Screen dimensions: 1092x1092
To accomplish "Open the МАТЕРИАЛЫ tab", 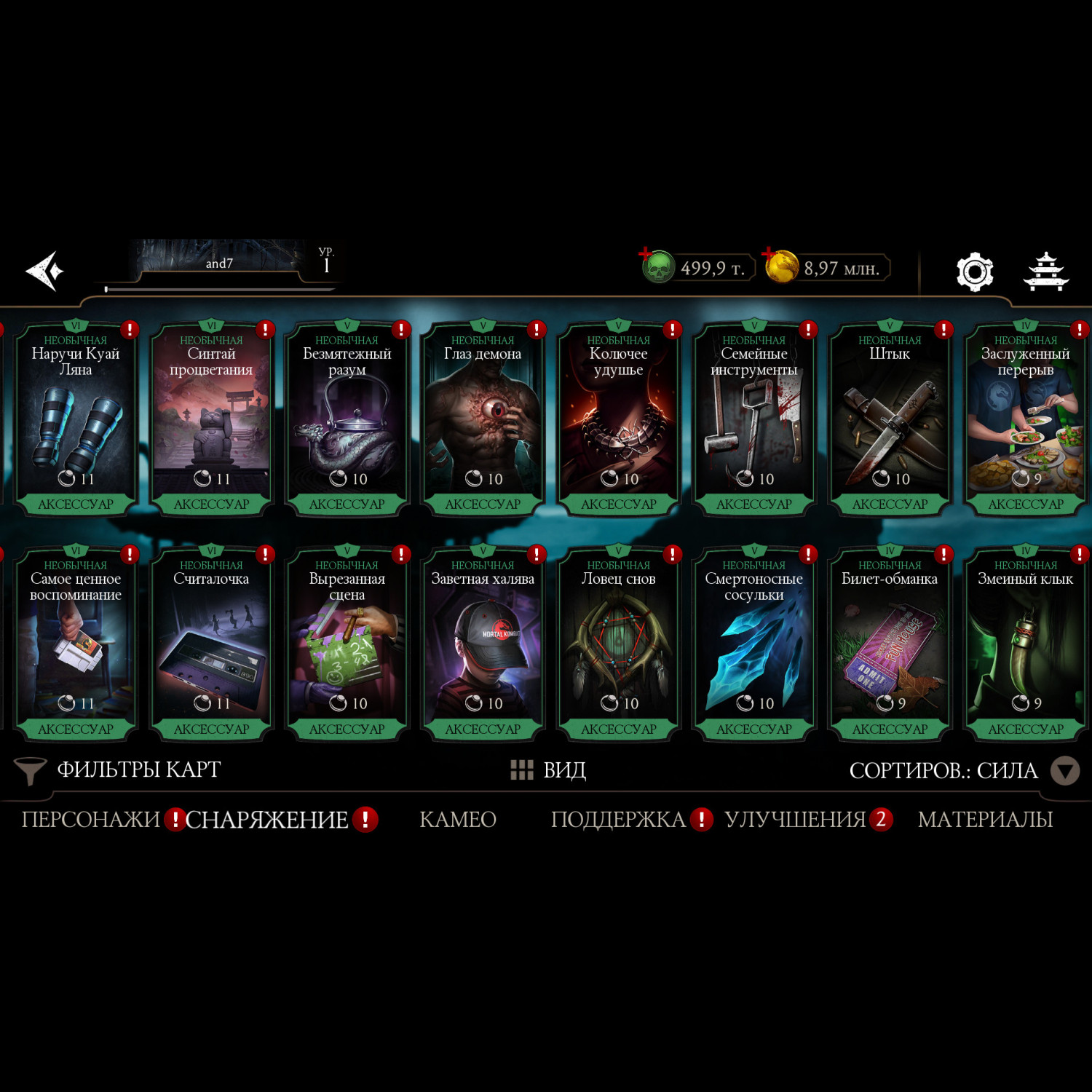I will click(x=985, y=820).
